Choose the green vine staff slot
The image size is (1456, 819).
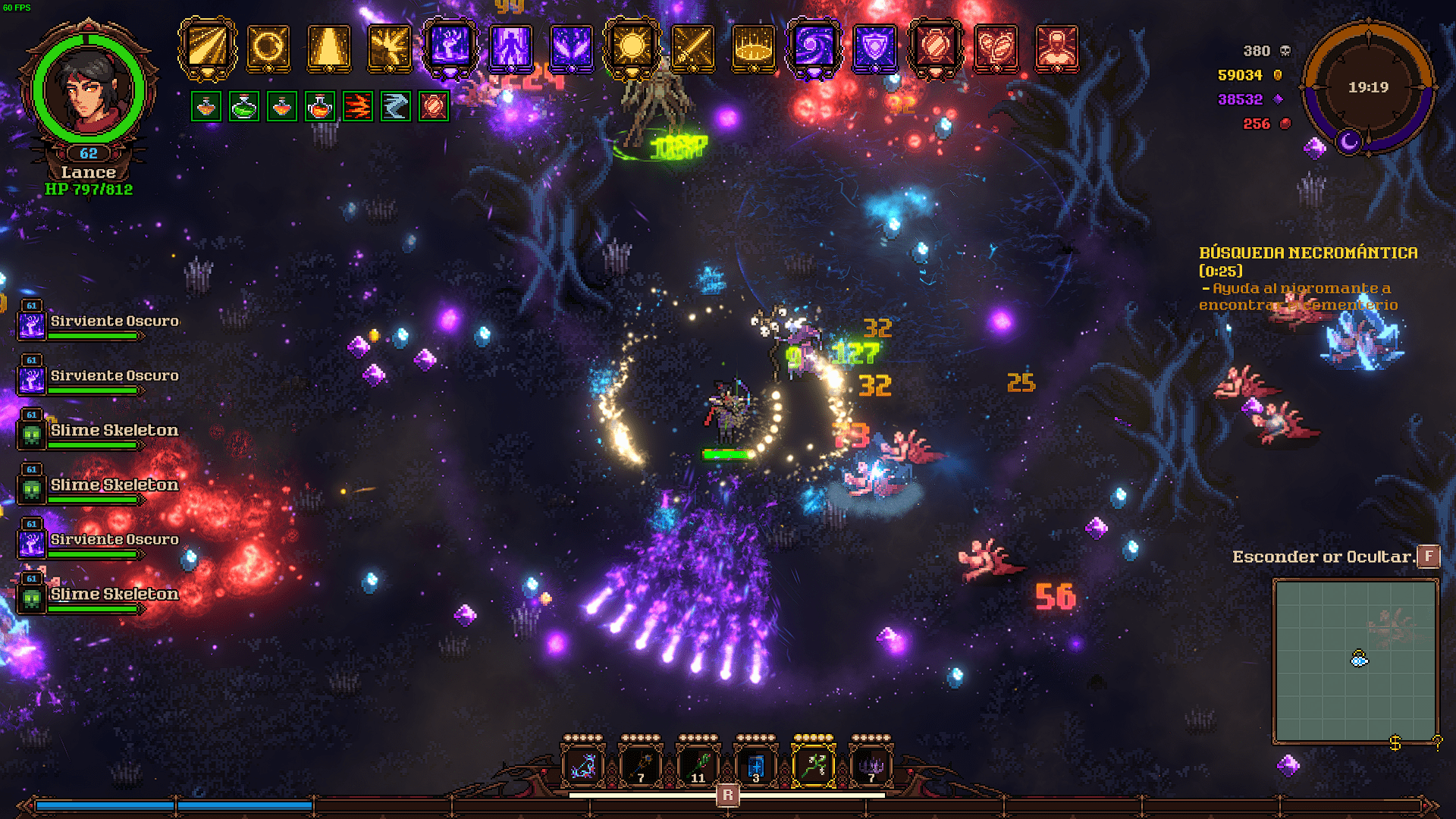[x=698, y=766]
